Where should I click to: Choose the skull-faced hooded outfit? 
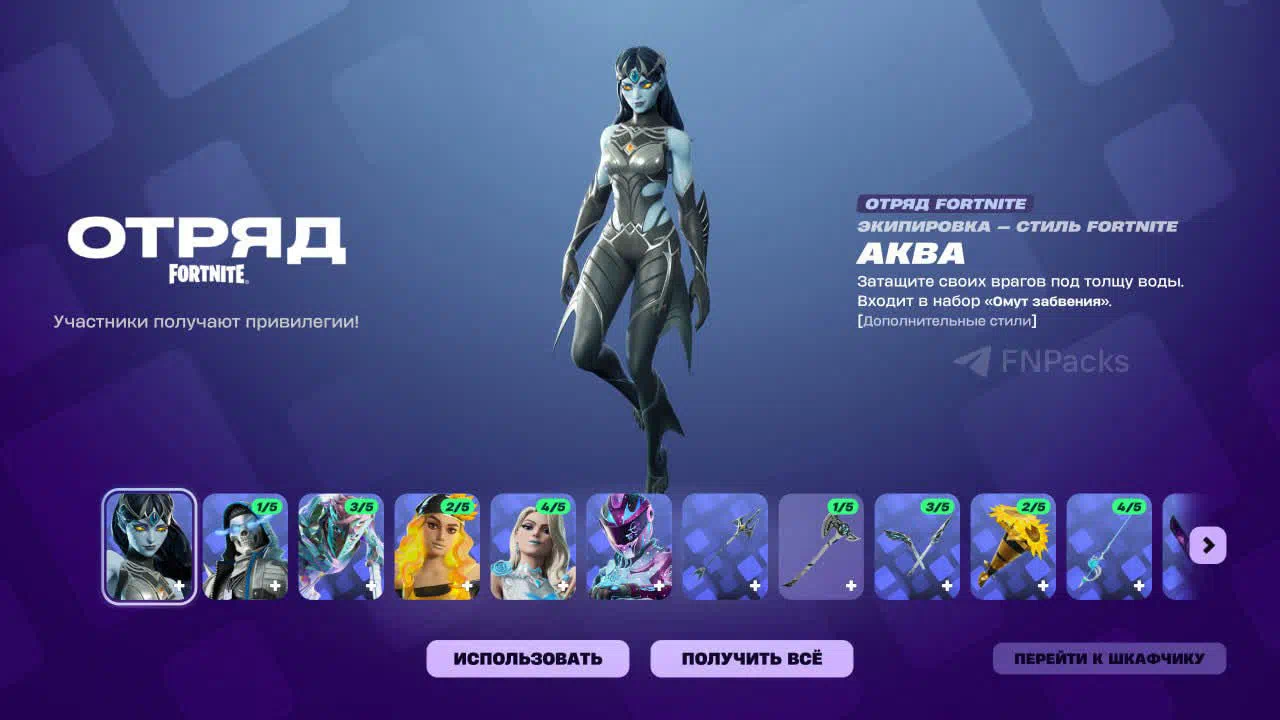[x=245, y=546]
